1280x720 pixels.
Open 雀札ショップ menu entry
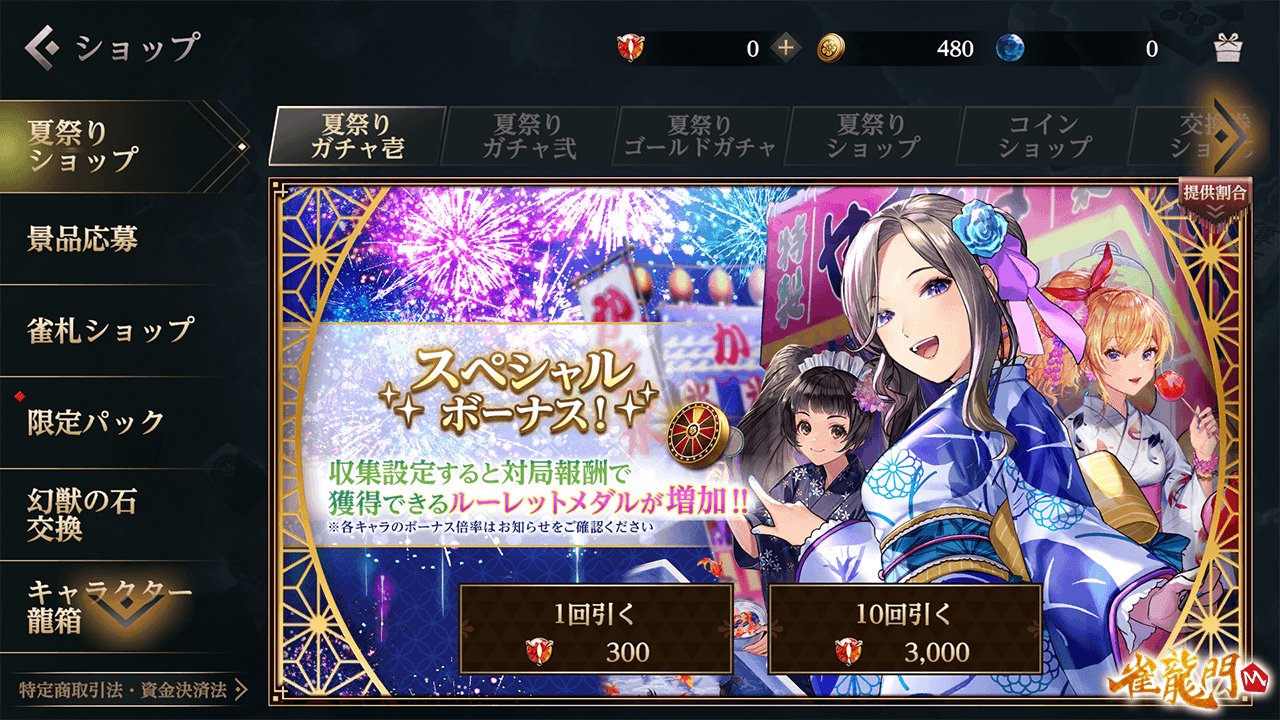pyautogui.click(x=110, y=330)
